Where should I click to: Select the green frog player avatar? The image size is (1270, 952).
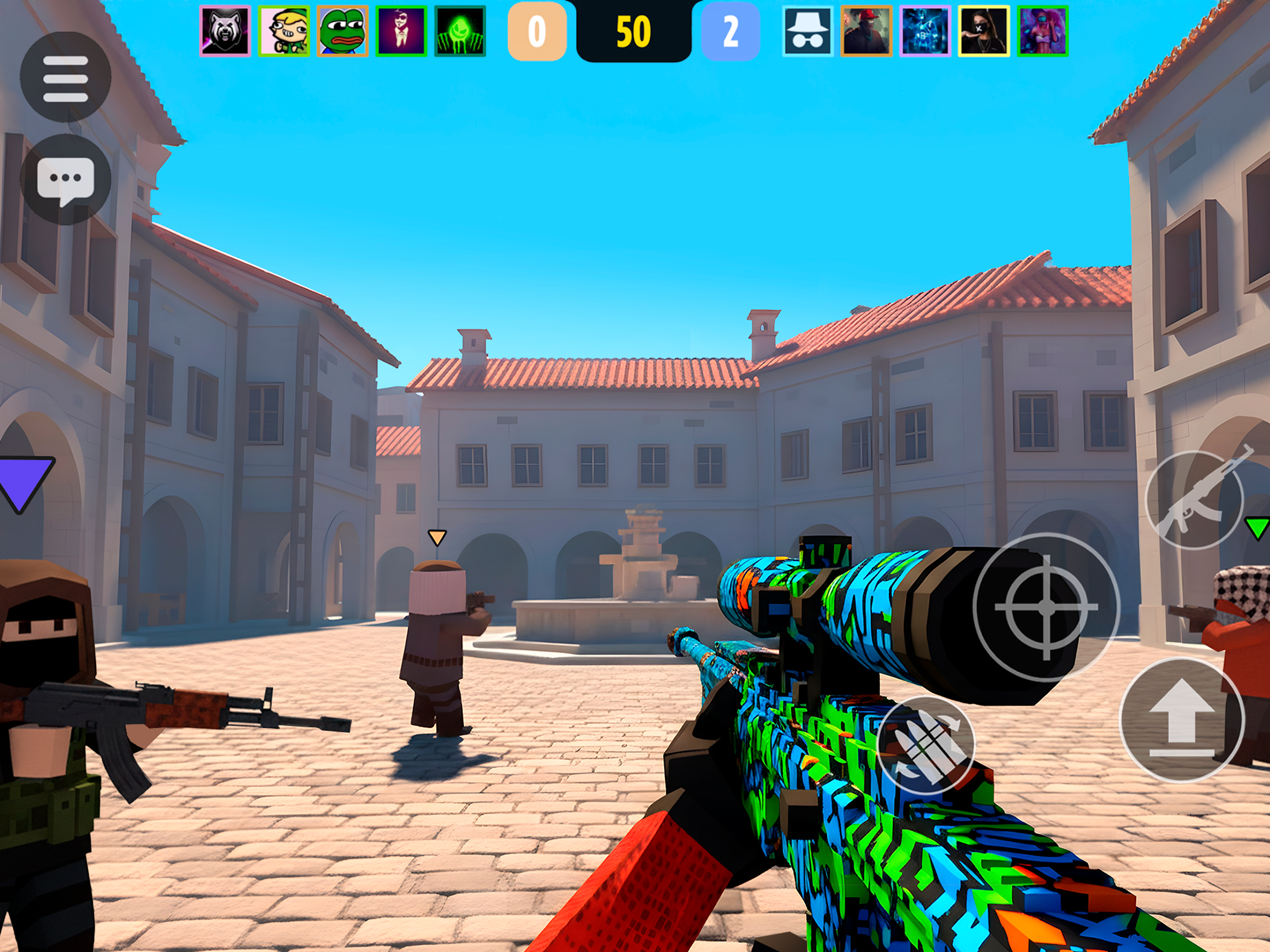343,31
